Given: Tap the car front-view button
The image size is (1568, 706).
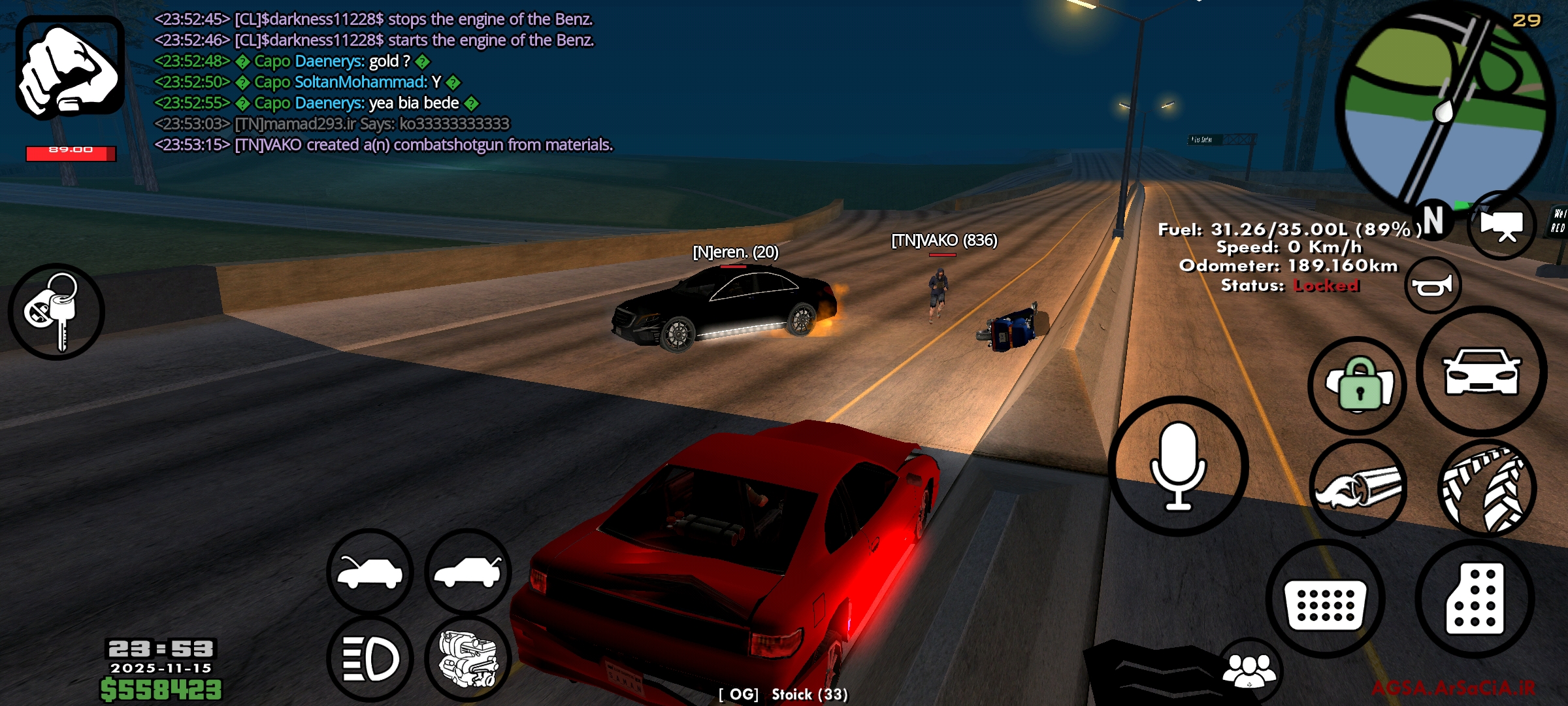Looking at the screenshot, I should [x=1481, y=371].
